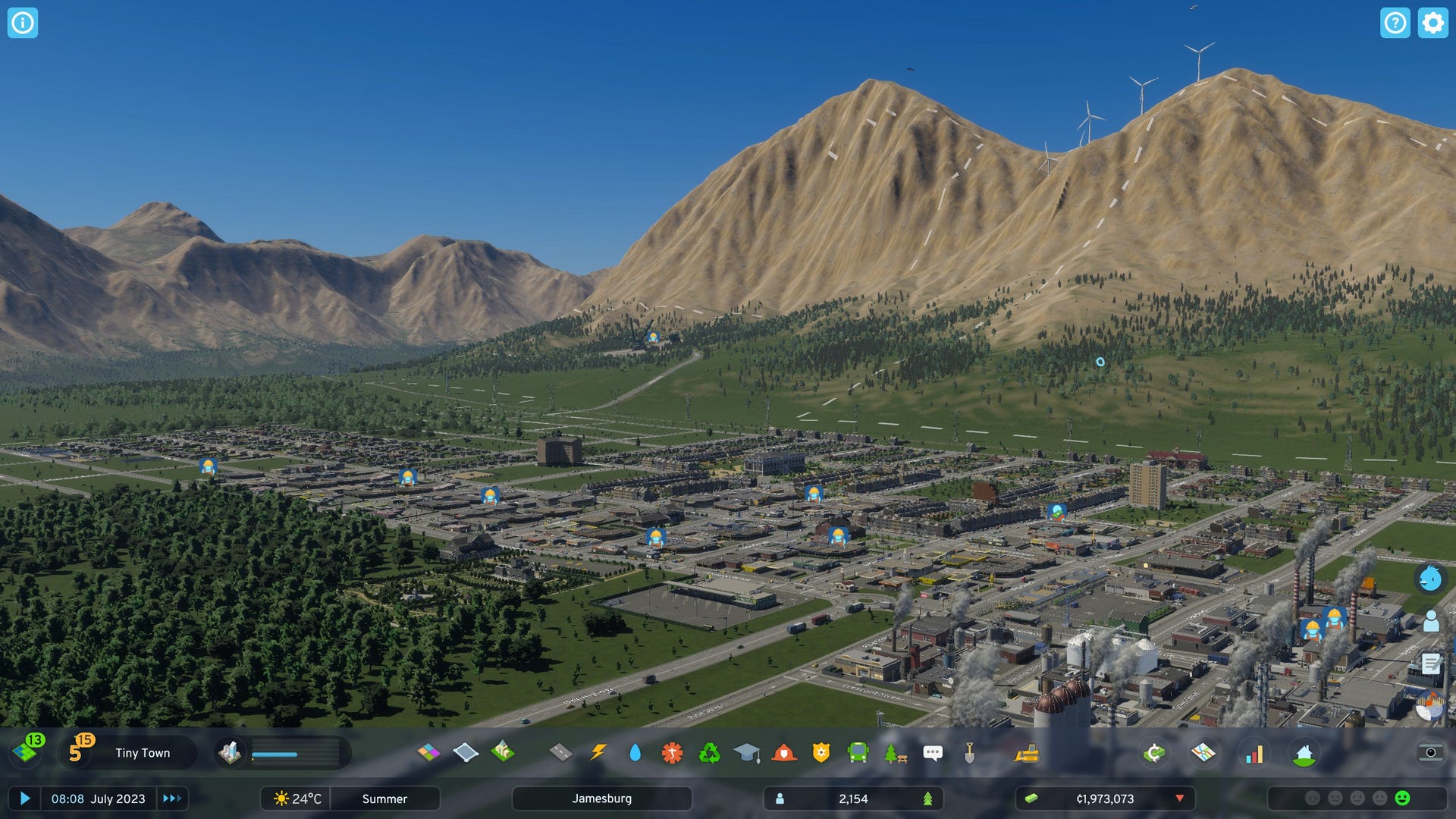Activate the bulldozer tool
This screenshot has height=819, width=1456.
[x=1027, y=752]
